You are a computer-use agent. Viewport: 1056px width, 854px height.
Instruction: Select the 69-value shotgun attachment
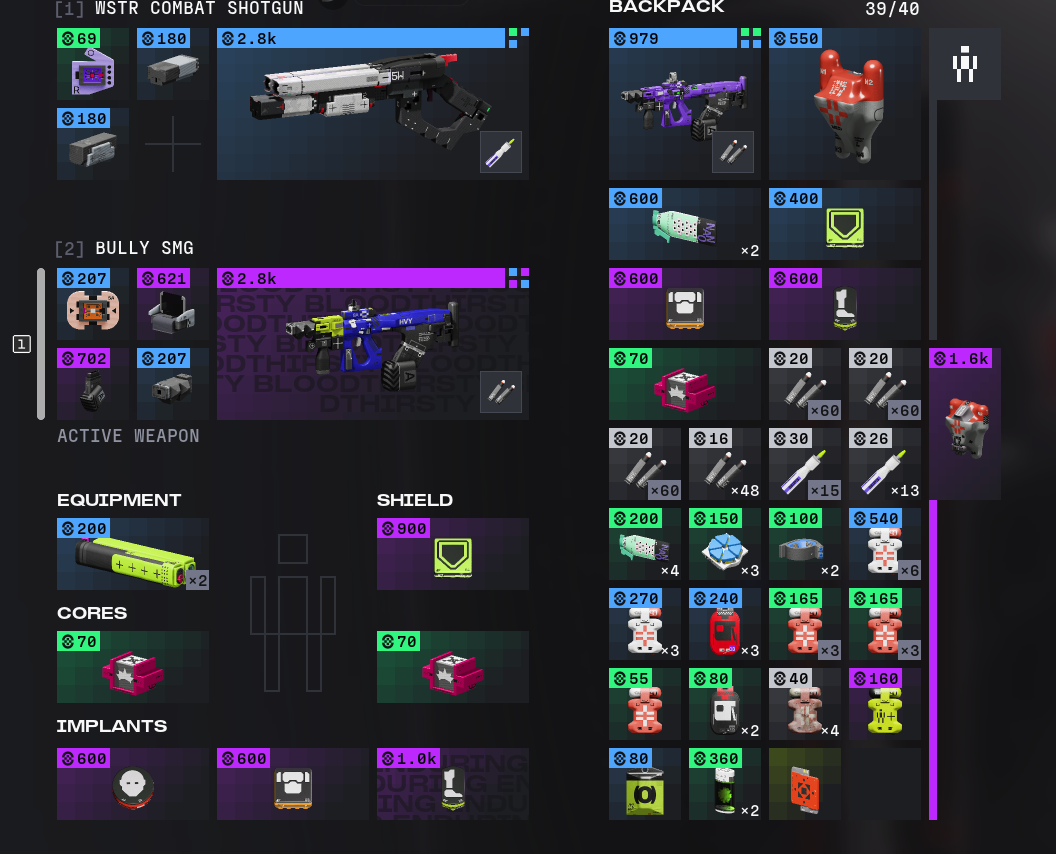92,64
